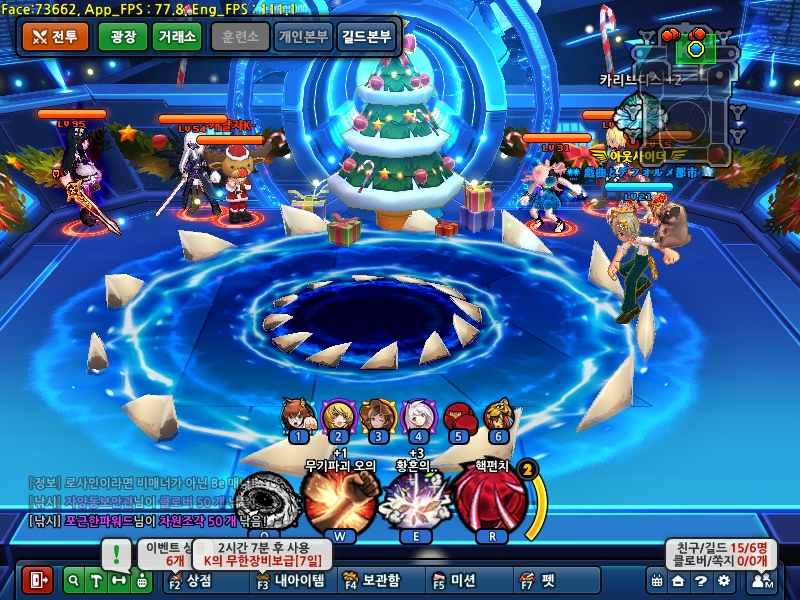The height and width of the screenshot is (600, 800).
Task: Open the 상점 shop
Action: [x=193, y=580]
